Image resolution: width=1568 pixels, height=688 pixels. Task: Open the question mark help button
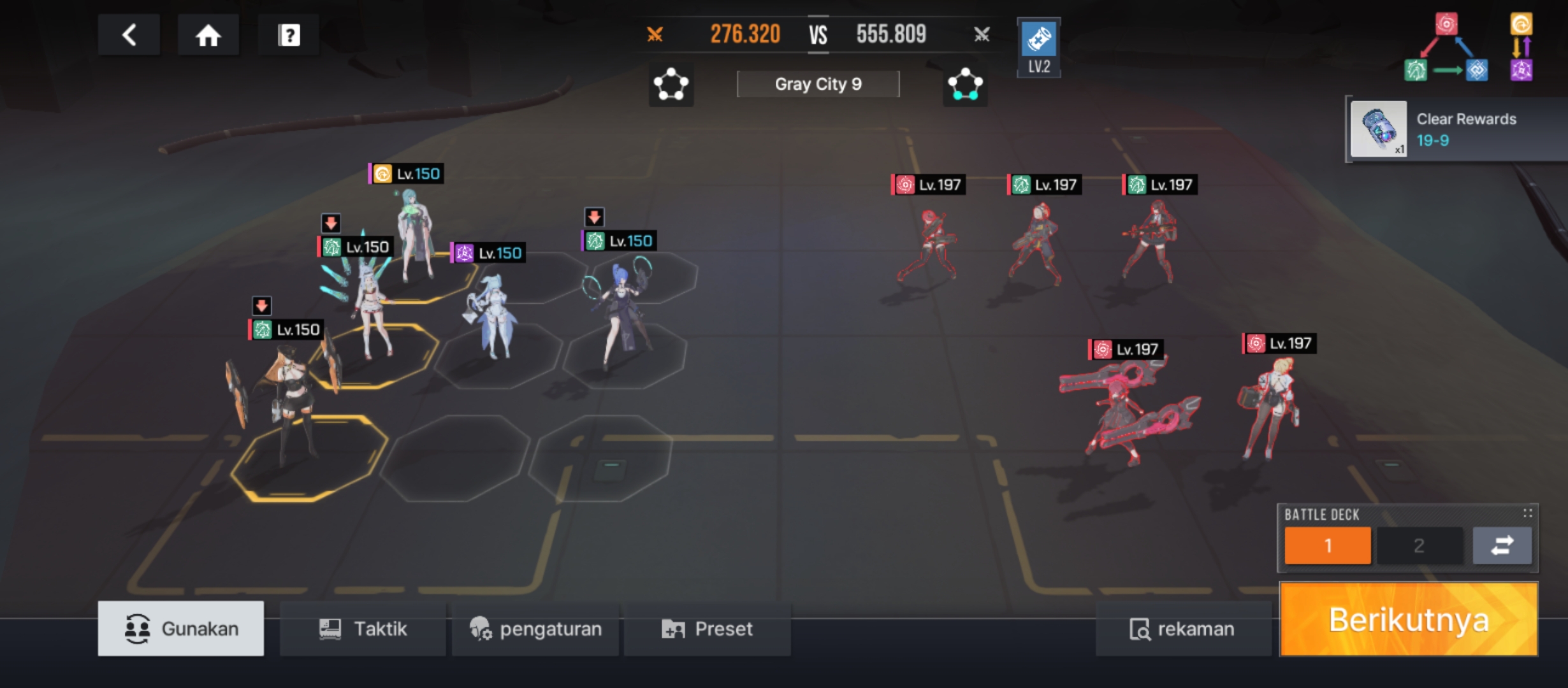tap(289, 35)
